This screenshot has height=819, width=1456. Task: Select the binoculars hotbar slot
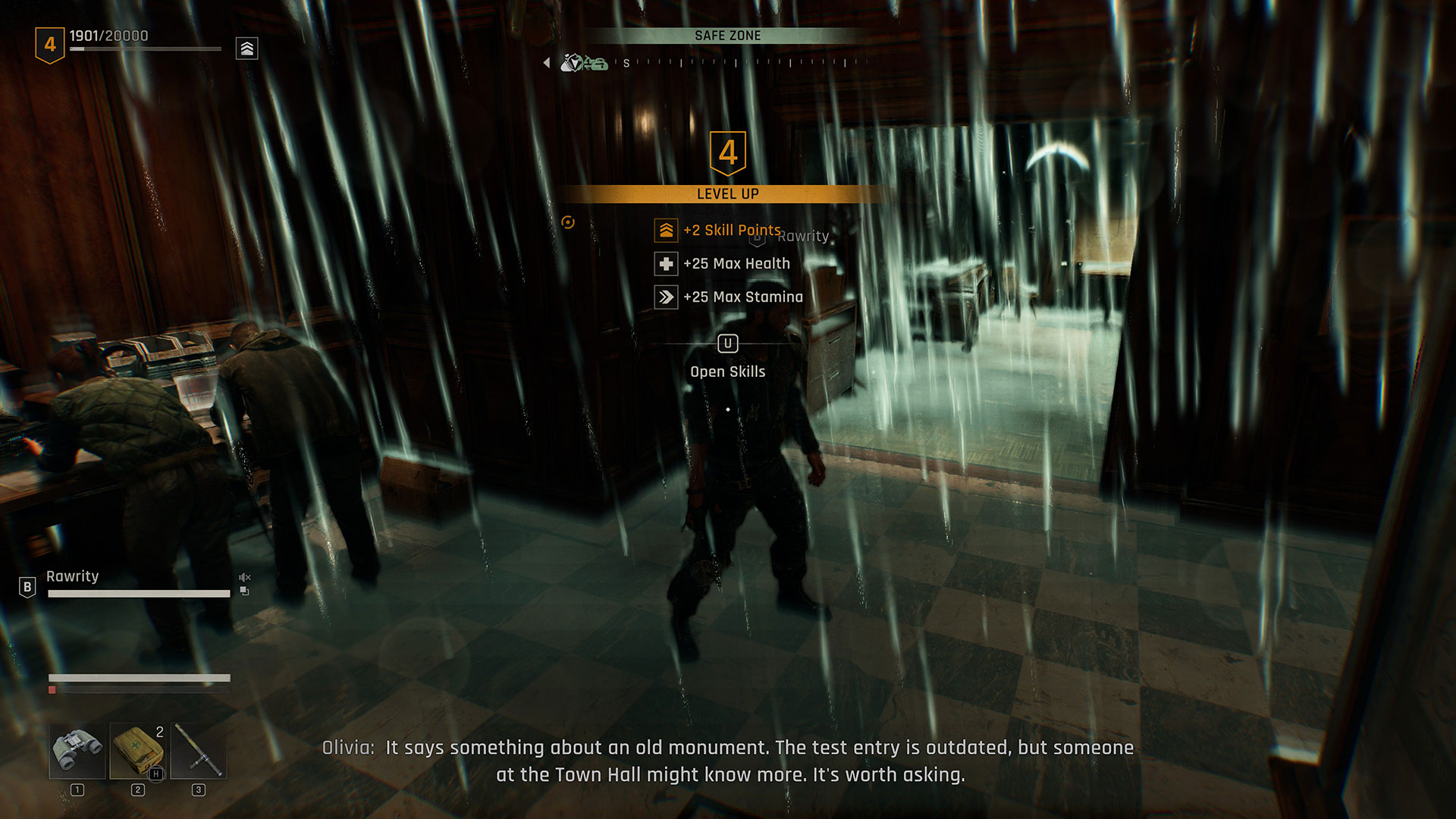pyautogui.click(x=77, y=751)
